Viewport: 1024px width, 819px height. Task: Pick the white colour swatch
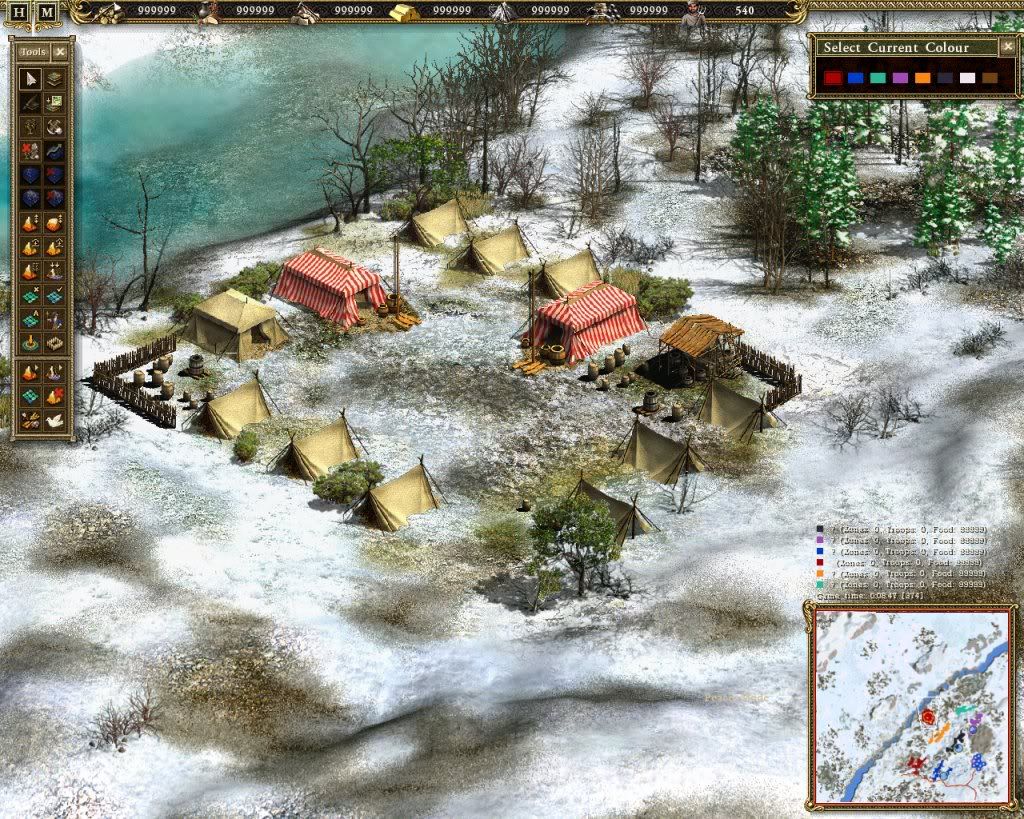tap(967, 77)
